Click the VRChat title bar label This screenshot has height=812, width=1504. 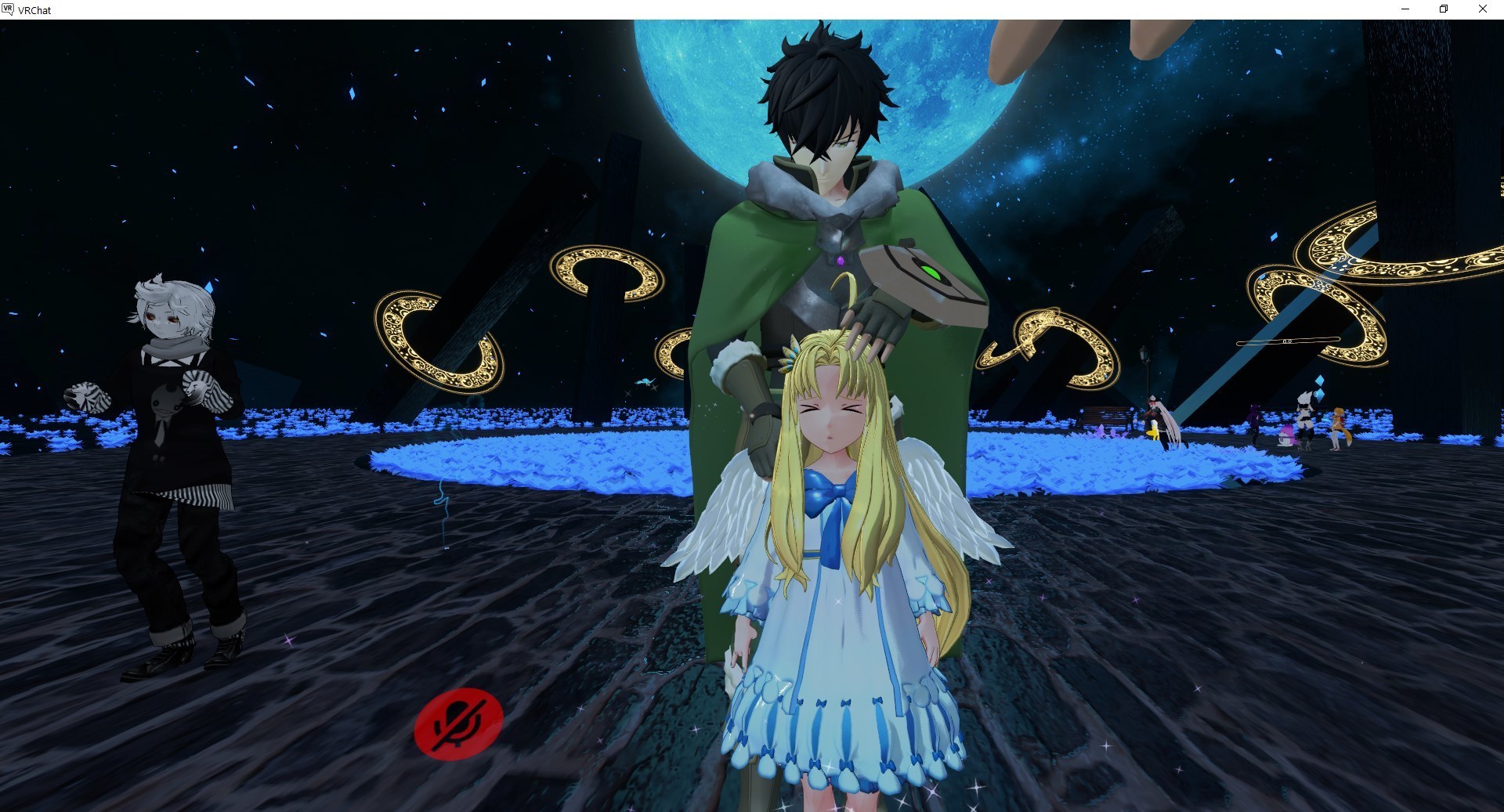(33, 10)
